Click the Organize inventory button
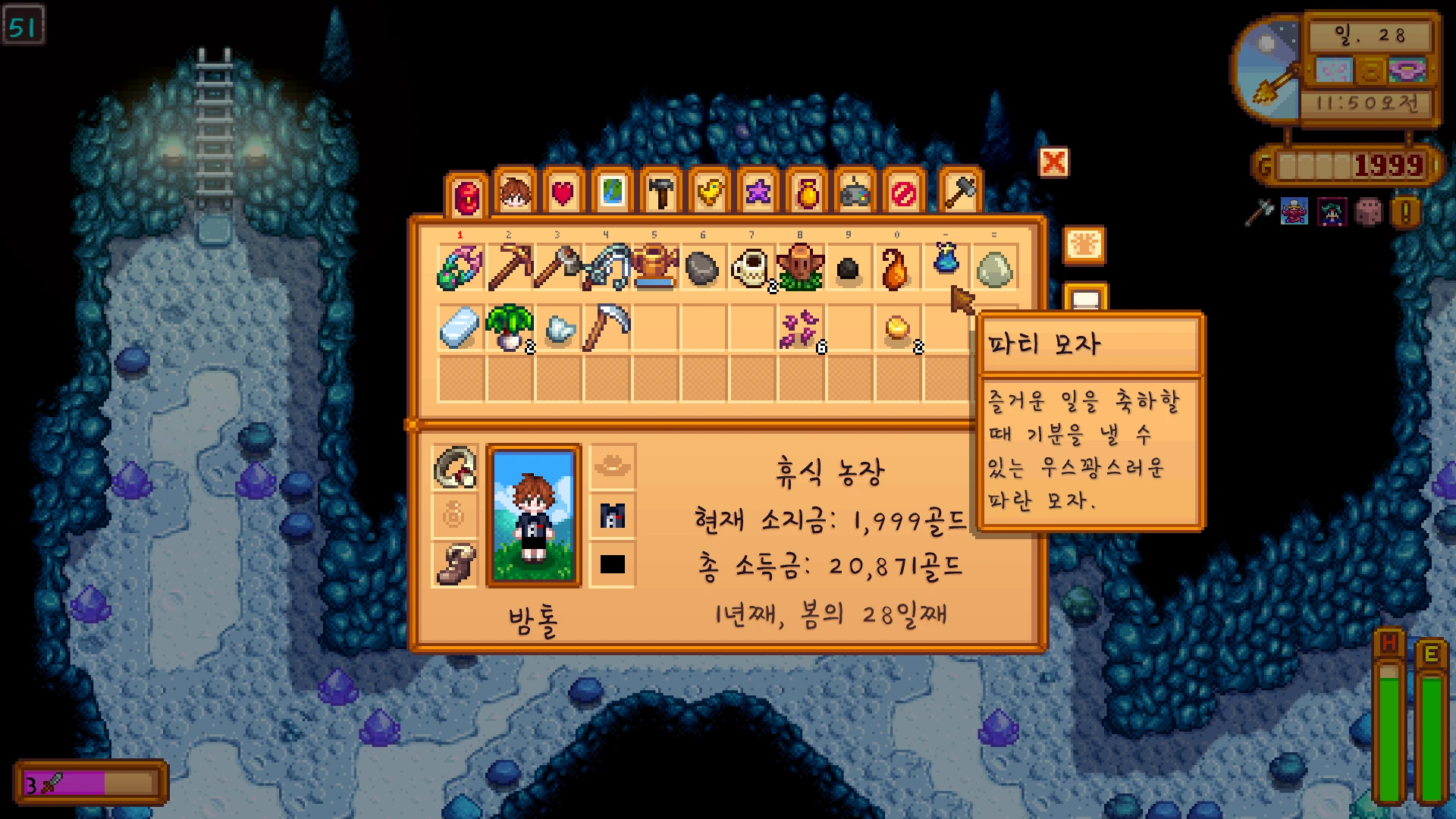The width and height of the screenshot is (1456, 819). tap(1084, 246)
